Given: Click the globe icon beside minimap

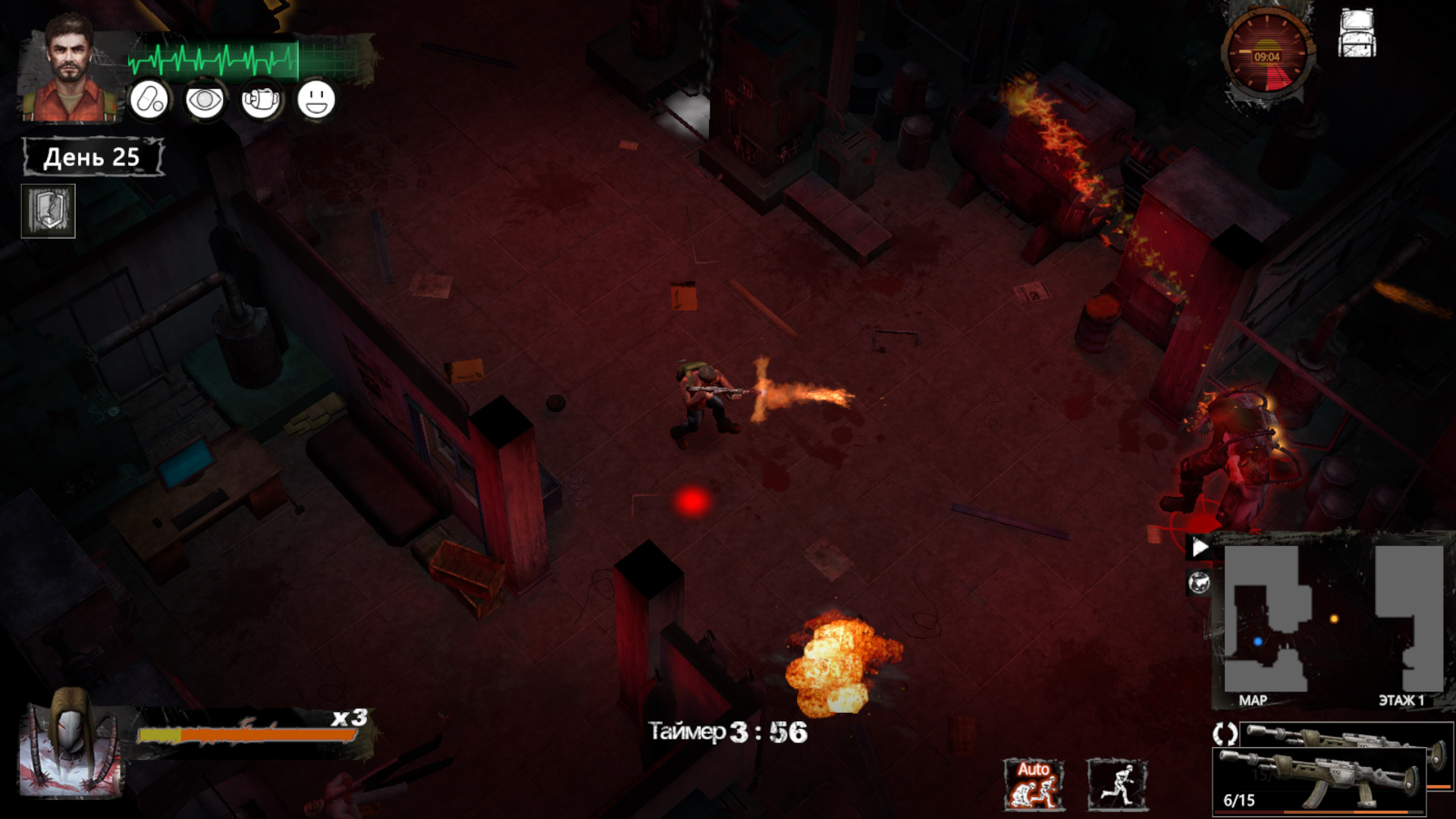Looking at the screenshot, I should [x=1199, y=583].
